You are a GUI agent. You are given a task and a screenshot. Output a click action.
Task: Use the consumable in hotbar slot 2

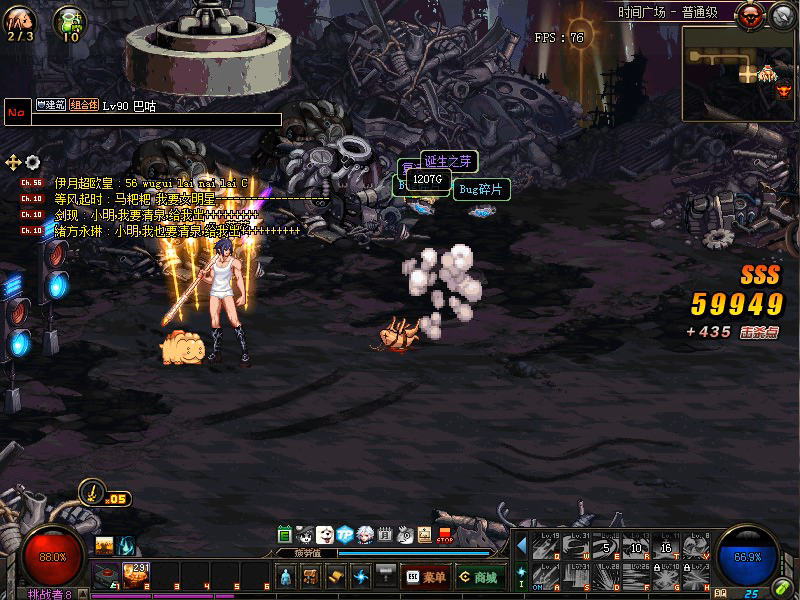coord(135,574)
